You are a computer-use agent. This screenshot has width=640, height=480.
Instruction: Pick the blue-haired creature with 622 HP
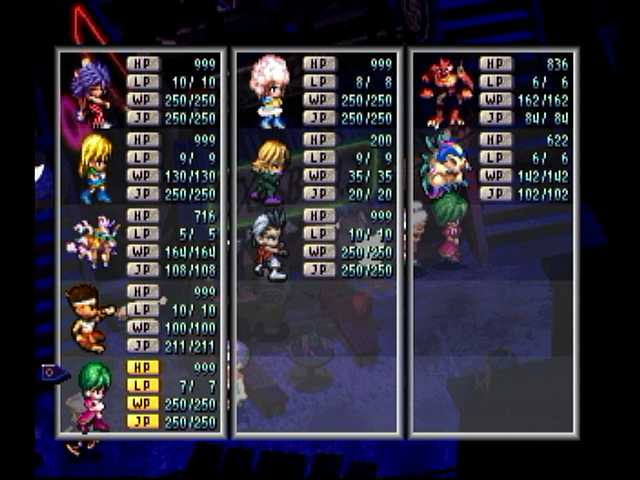click(444, 166)
